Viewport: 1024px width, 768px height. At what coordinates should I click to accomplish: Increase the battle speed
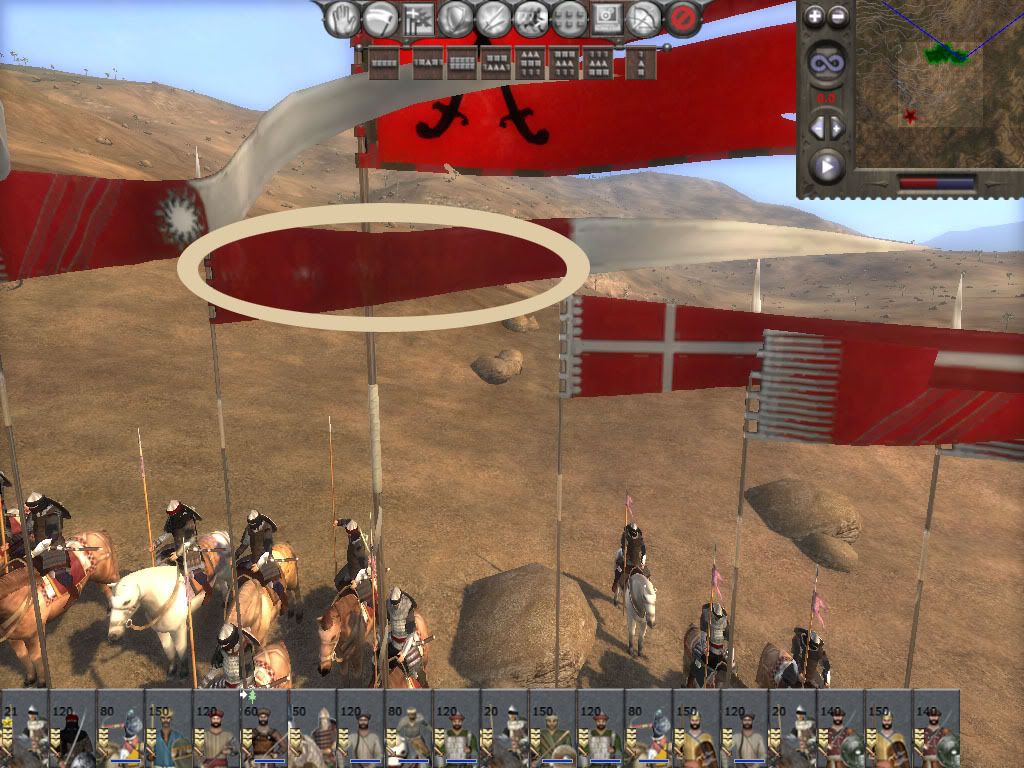tap(837, 128)
